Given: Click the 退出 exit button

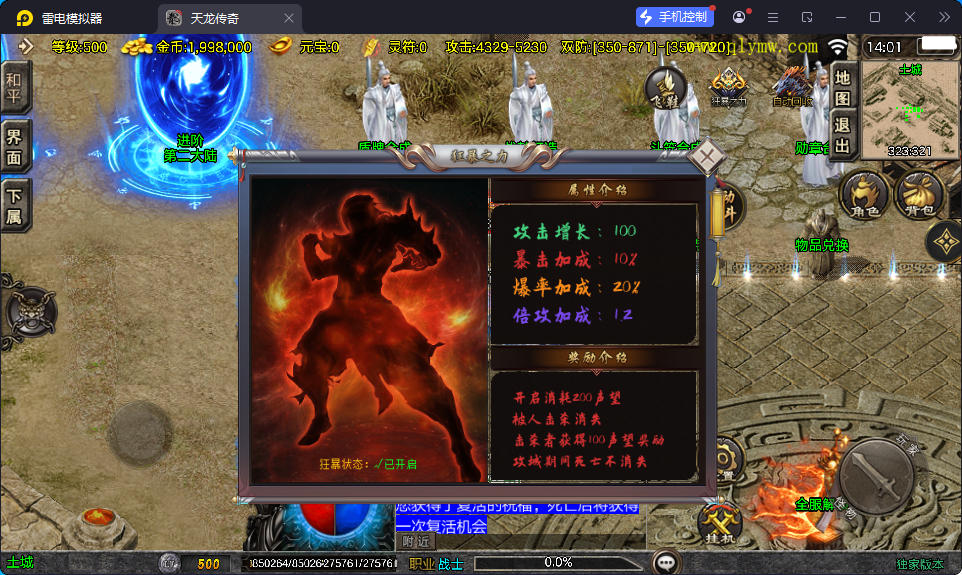Looking at the screenshot, I should point(842,137).
